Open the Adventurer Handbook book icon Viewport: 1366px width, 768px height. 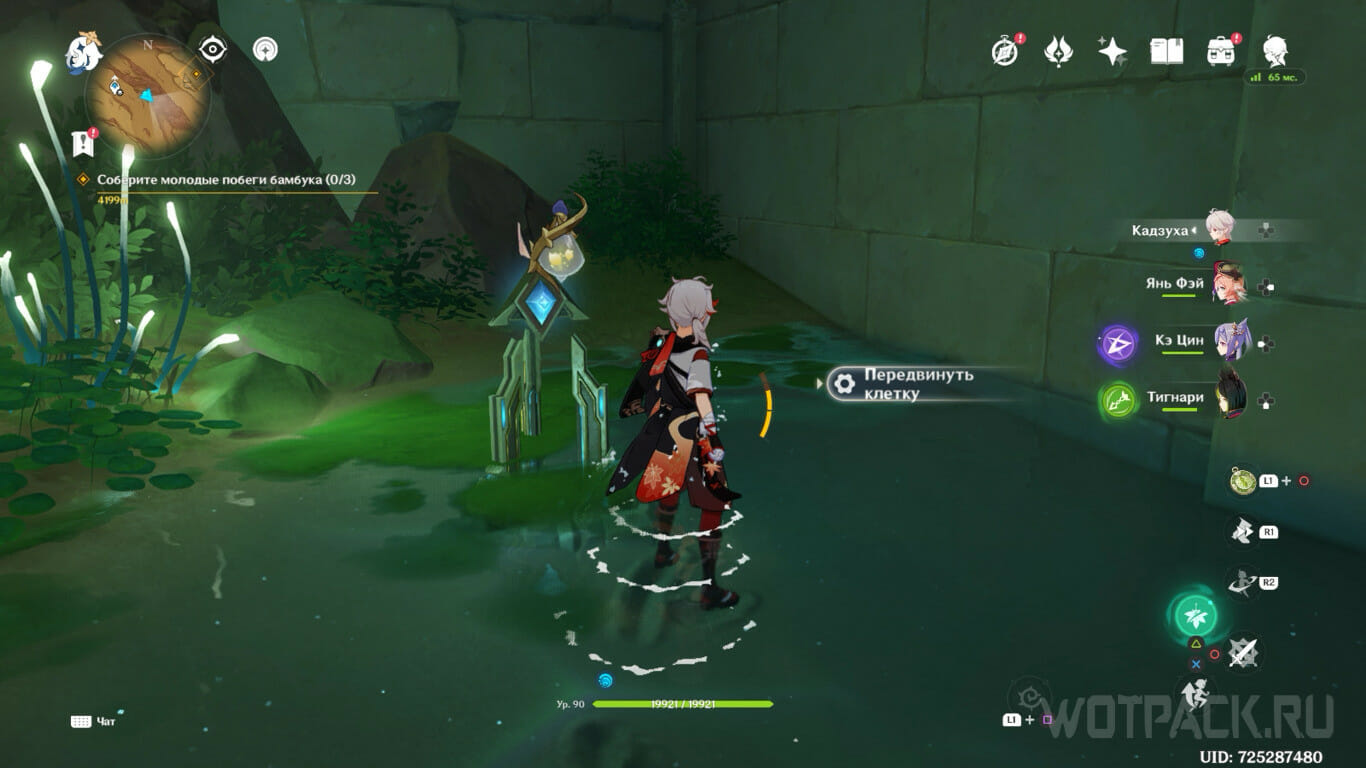tap(1166, 51)
